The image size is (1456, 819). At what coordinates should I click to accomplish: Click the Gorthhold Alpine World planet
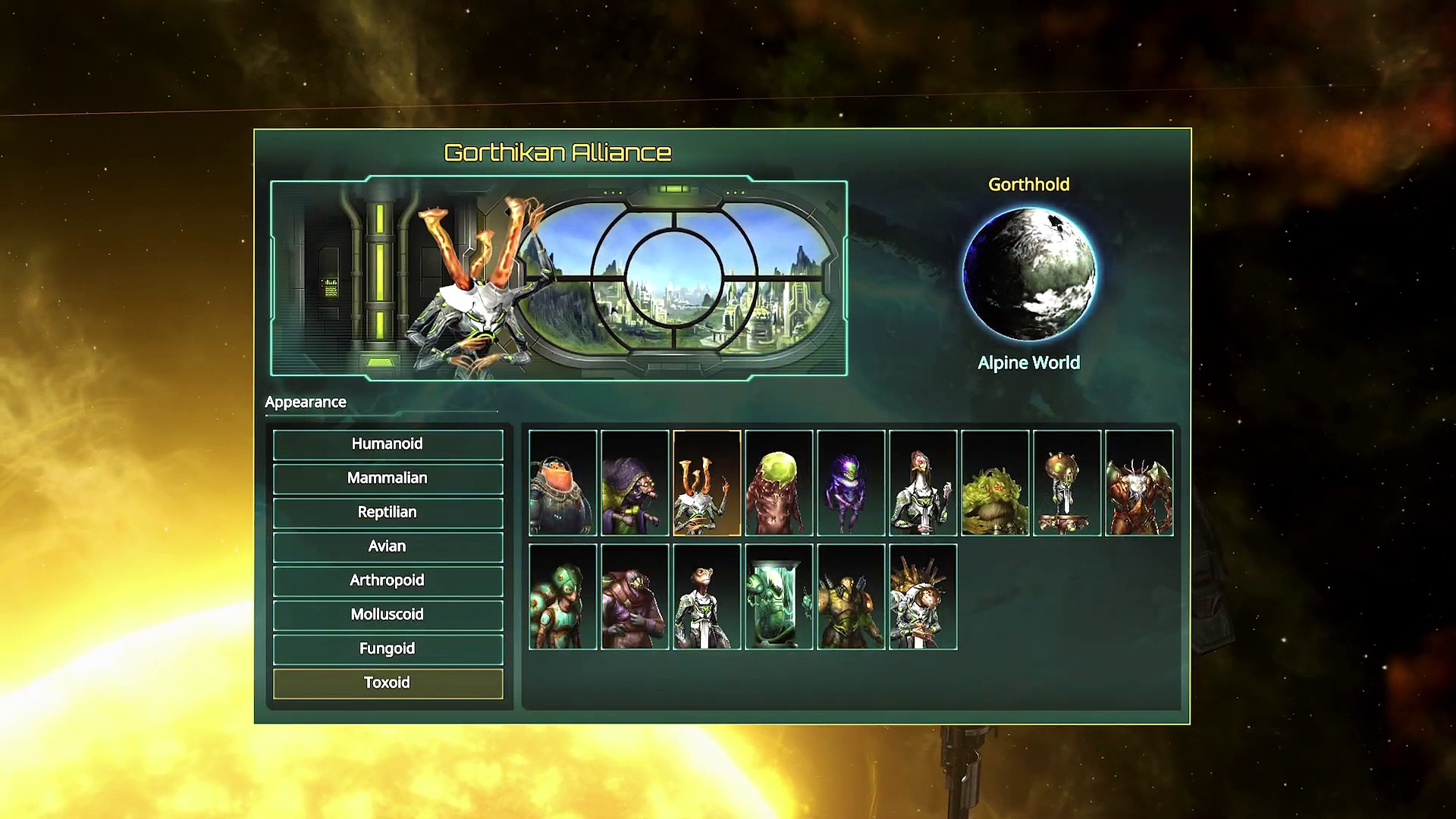click(x=1028, y=275)
